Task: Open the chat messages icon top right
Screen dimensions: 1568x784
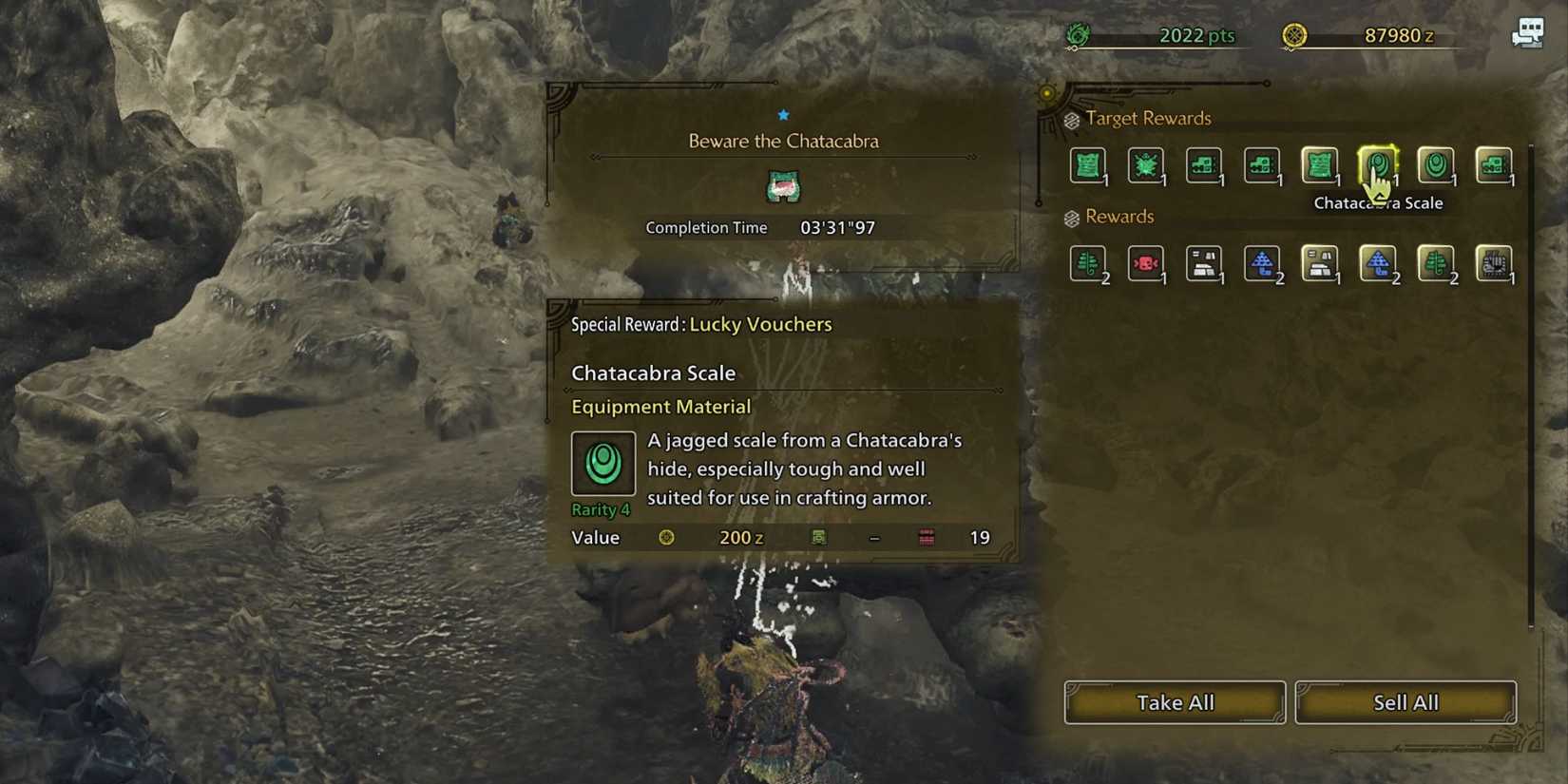Action: click(1528, 31)
